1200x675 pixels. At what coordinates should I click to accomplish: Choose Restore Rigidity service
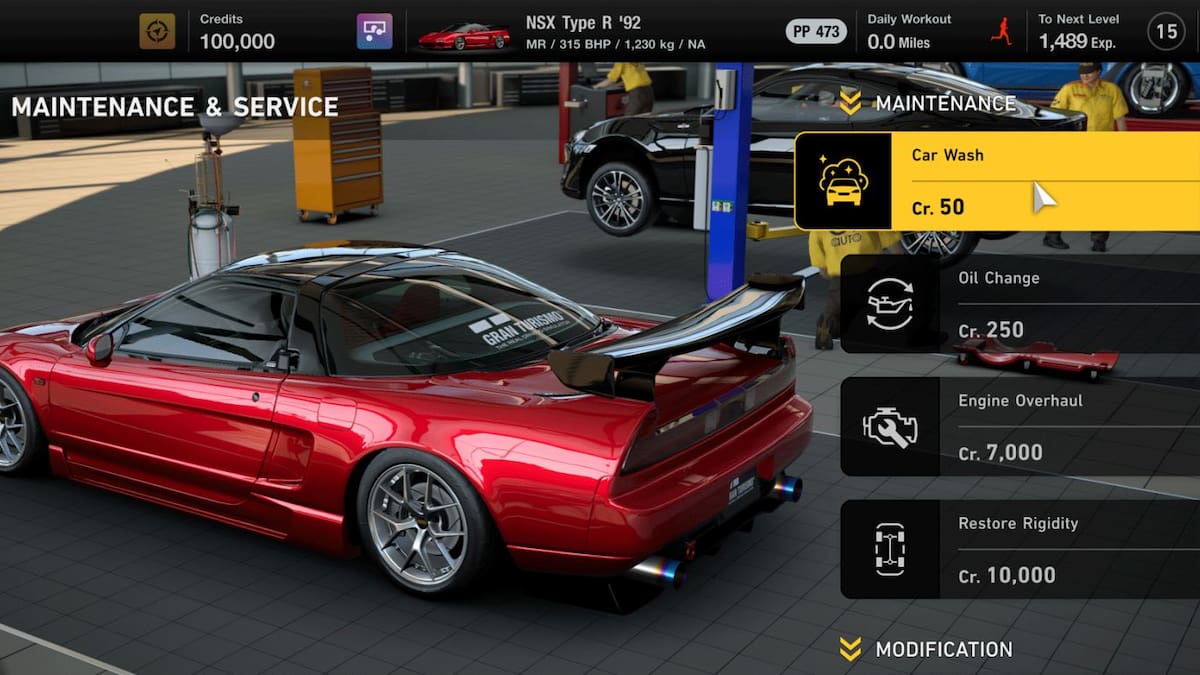tap(1018, 549)
